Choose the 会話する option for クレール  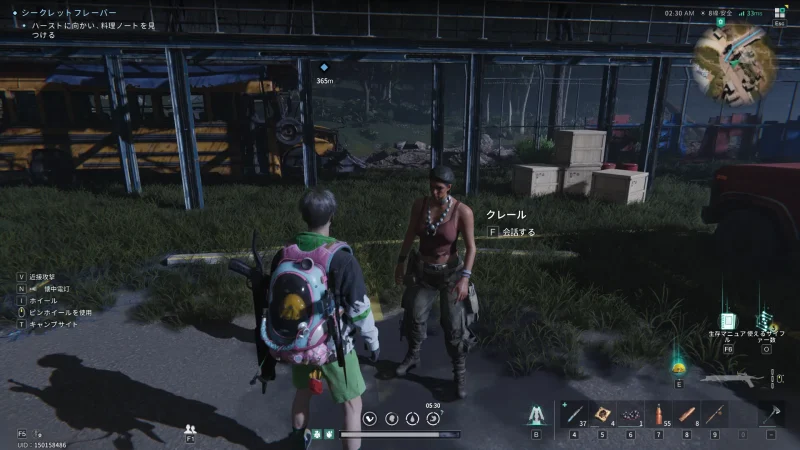(511, 232)
